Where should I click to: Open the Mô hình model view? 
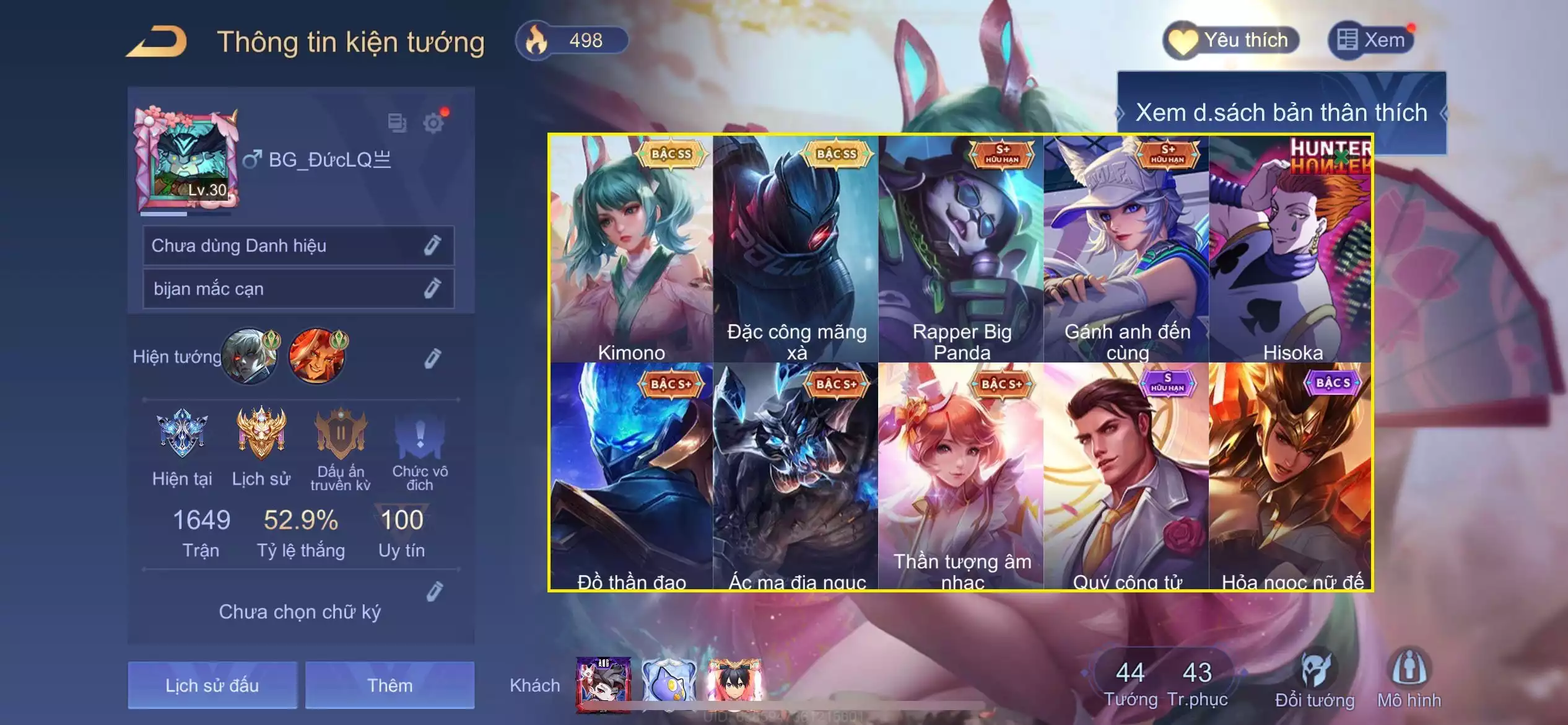coord(1409,679)
